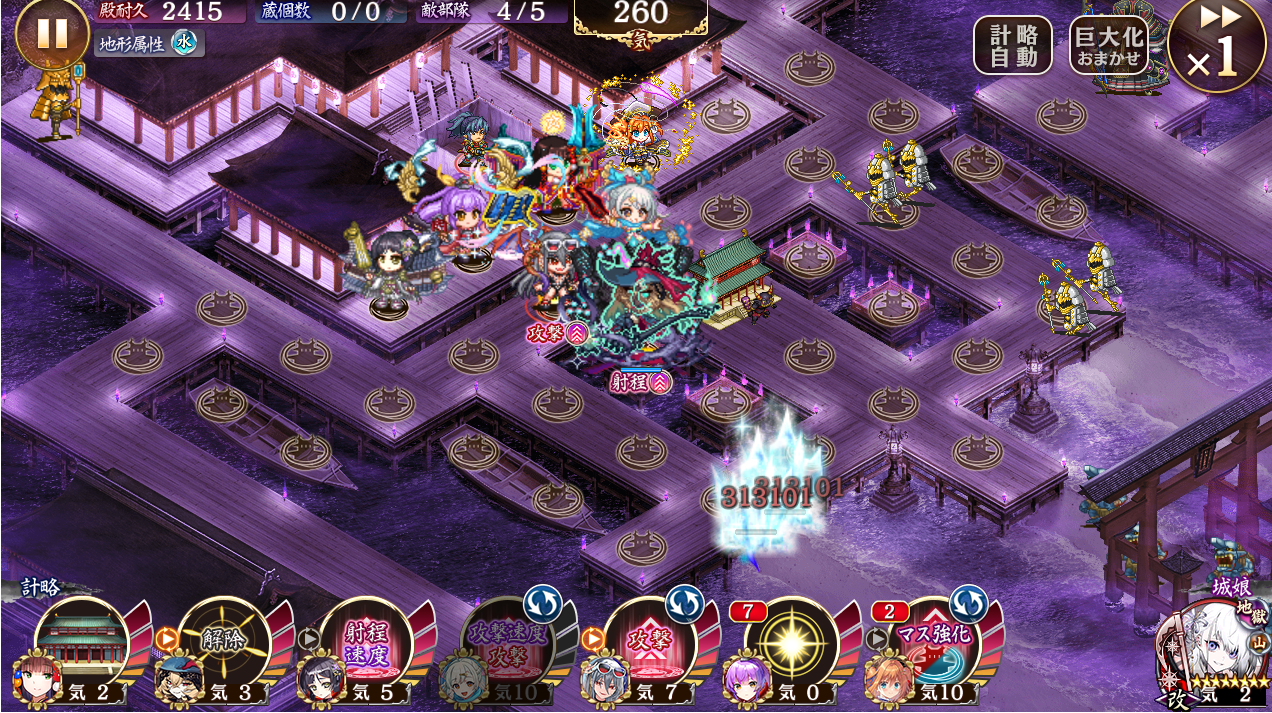
Task: Pause the battle
Action: coord(52,34)
